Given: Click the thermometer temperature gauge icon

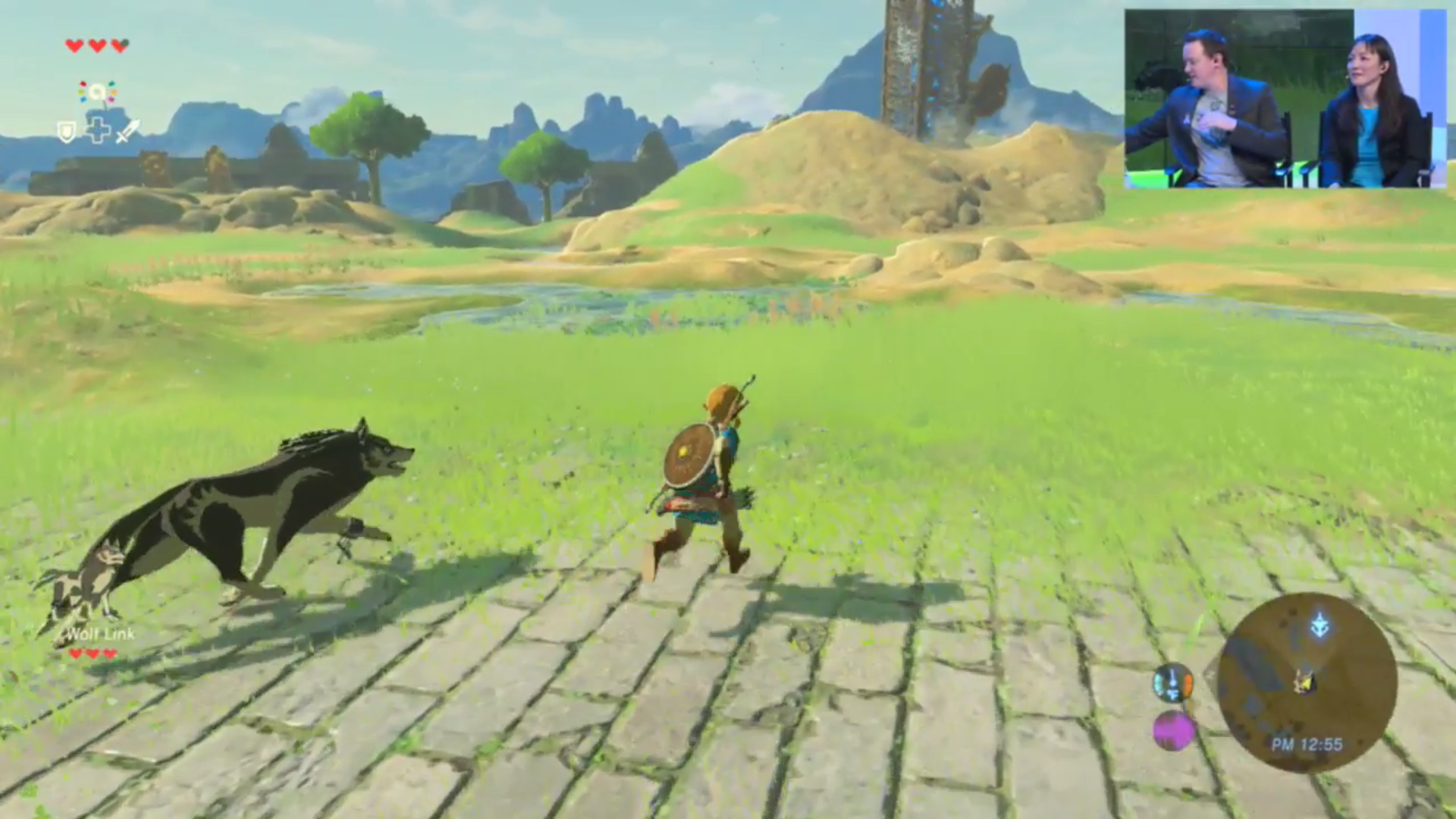Looking at the screenshot, I should [x=1172, y=683].
